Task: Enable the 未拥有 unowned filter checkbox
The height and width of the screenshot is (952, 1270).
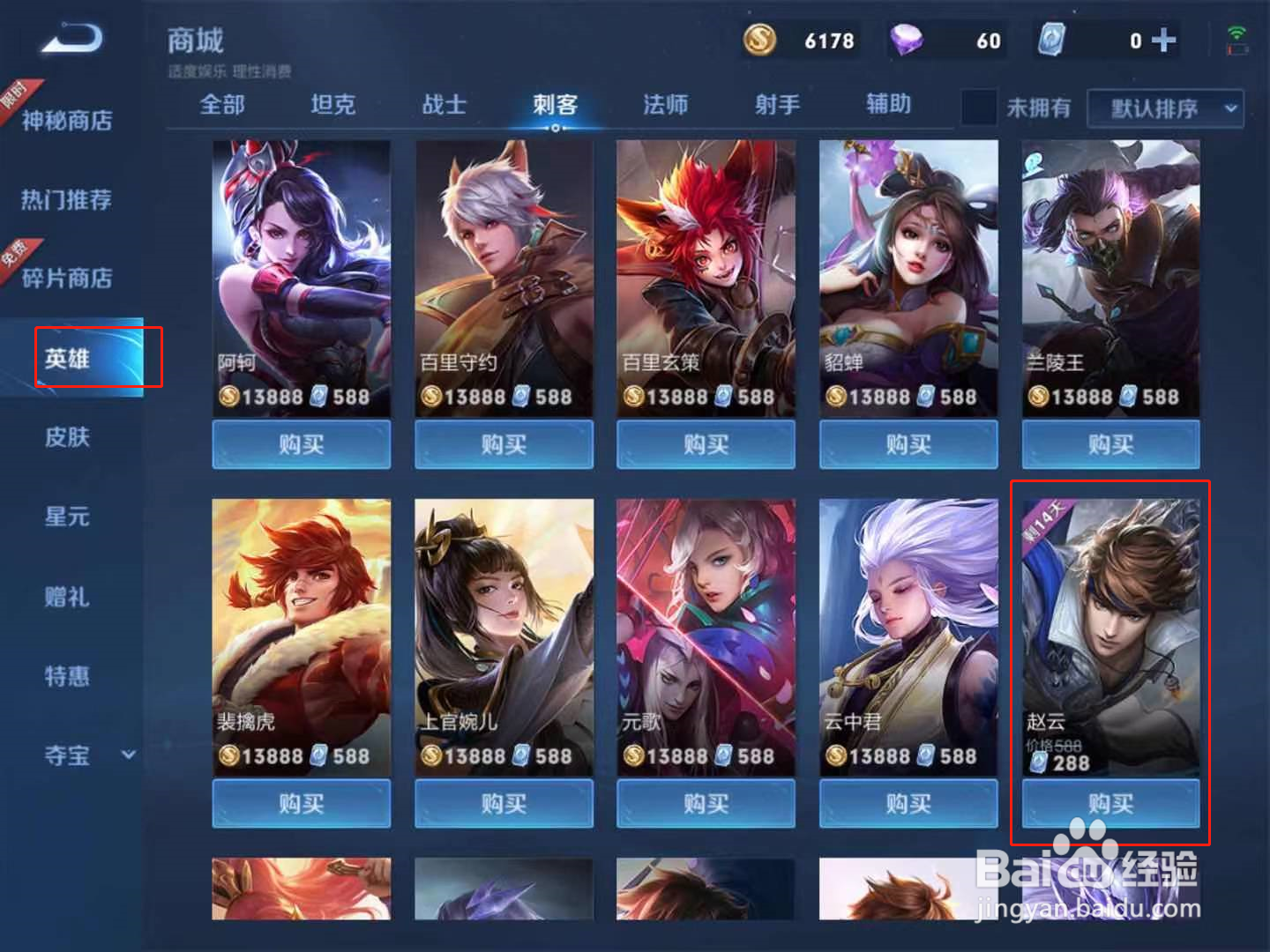Action: point(979,106)
